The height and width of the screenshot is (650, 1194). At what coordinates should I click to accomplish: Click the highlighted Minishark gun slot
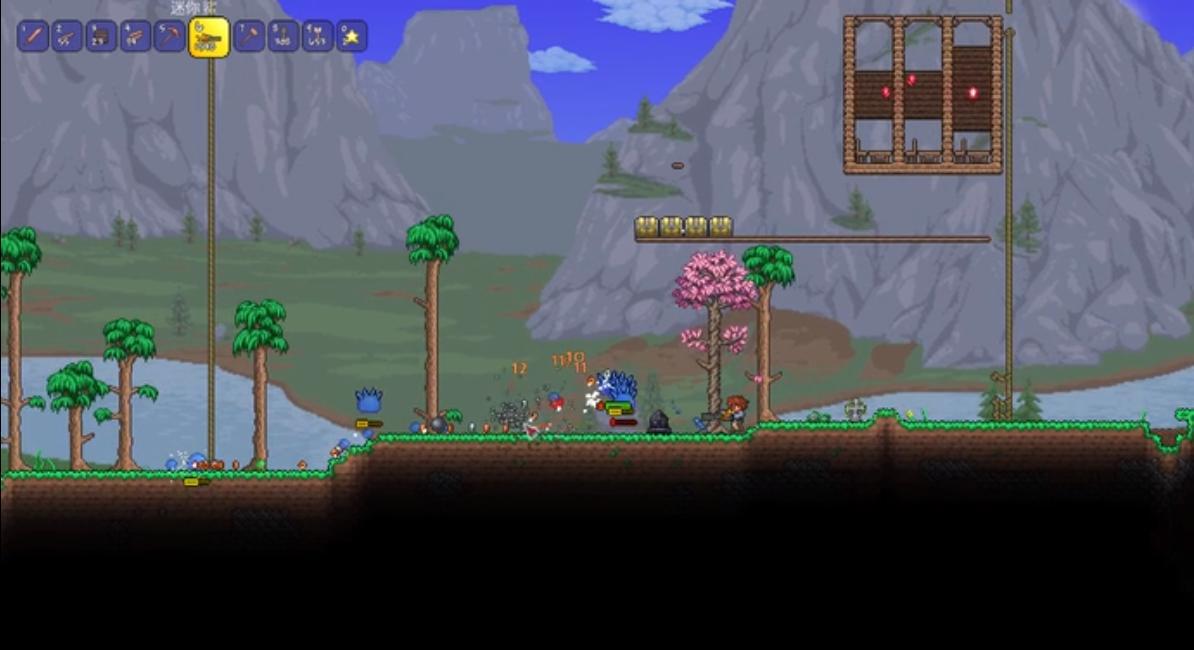[209, 38]
